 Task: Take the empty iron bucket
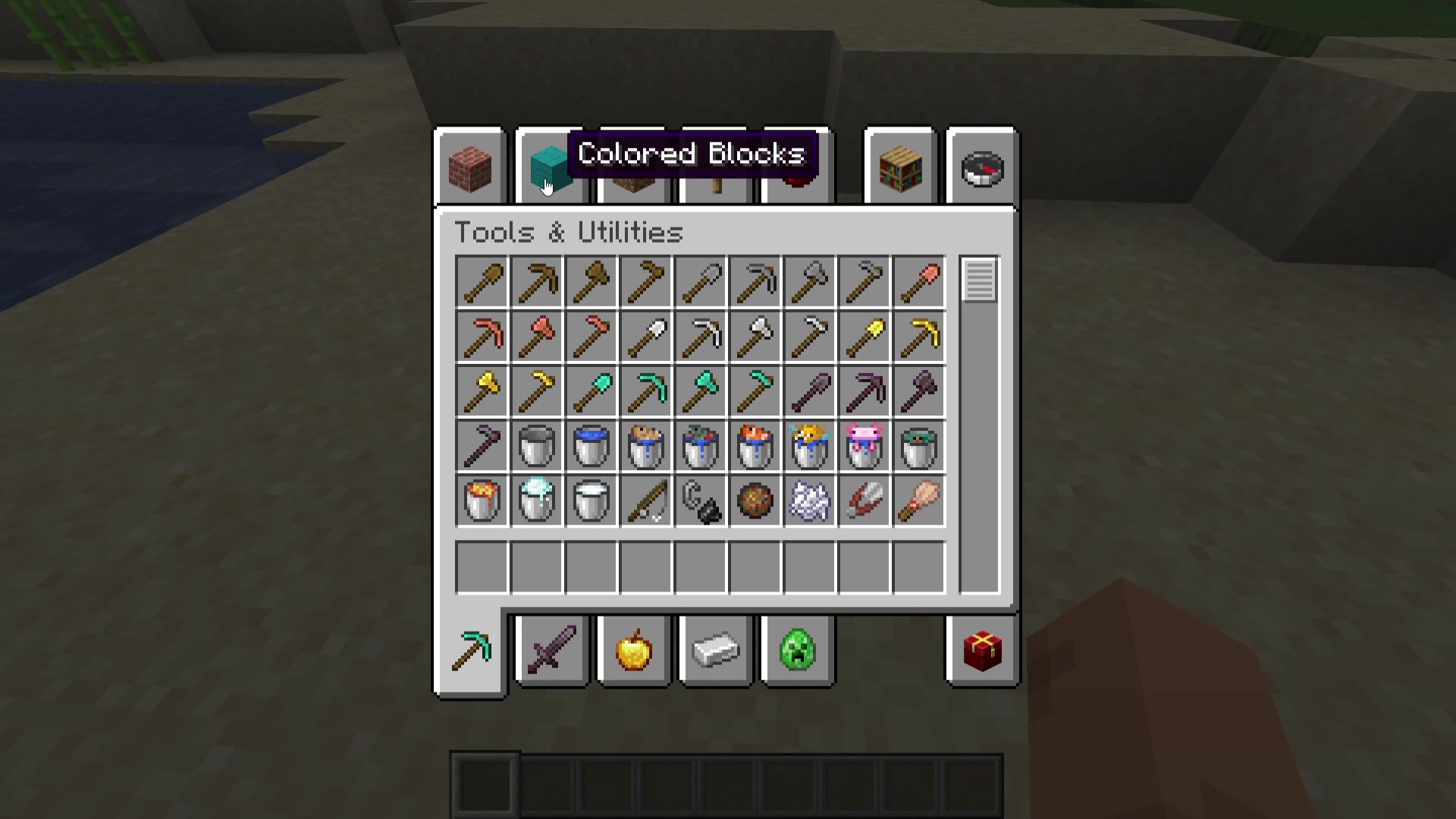(x=537, y=446)
